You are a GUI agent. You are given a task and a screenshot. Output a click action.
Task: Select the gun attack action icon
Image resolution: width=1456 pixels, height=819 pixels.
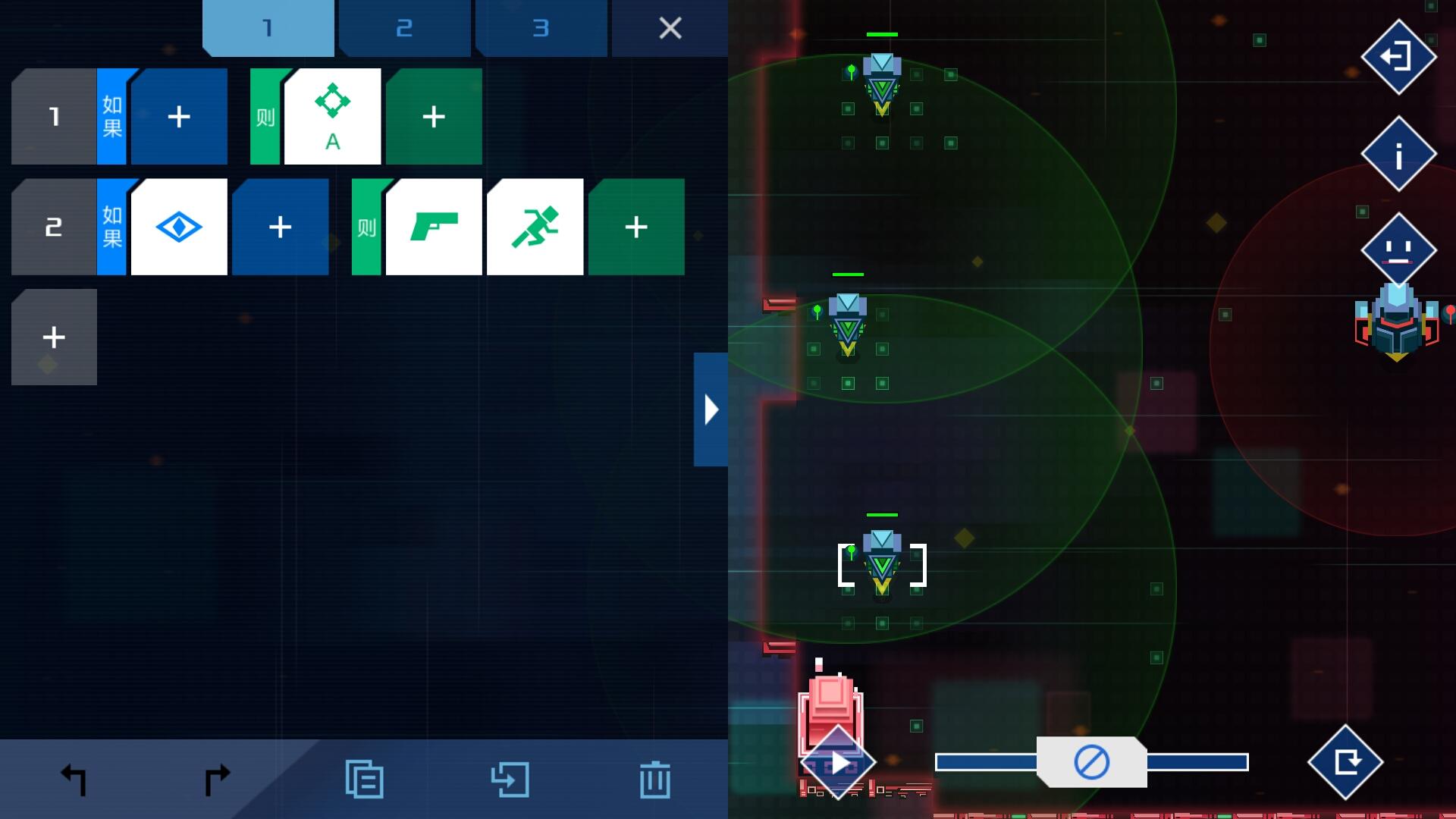point(434,225)
